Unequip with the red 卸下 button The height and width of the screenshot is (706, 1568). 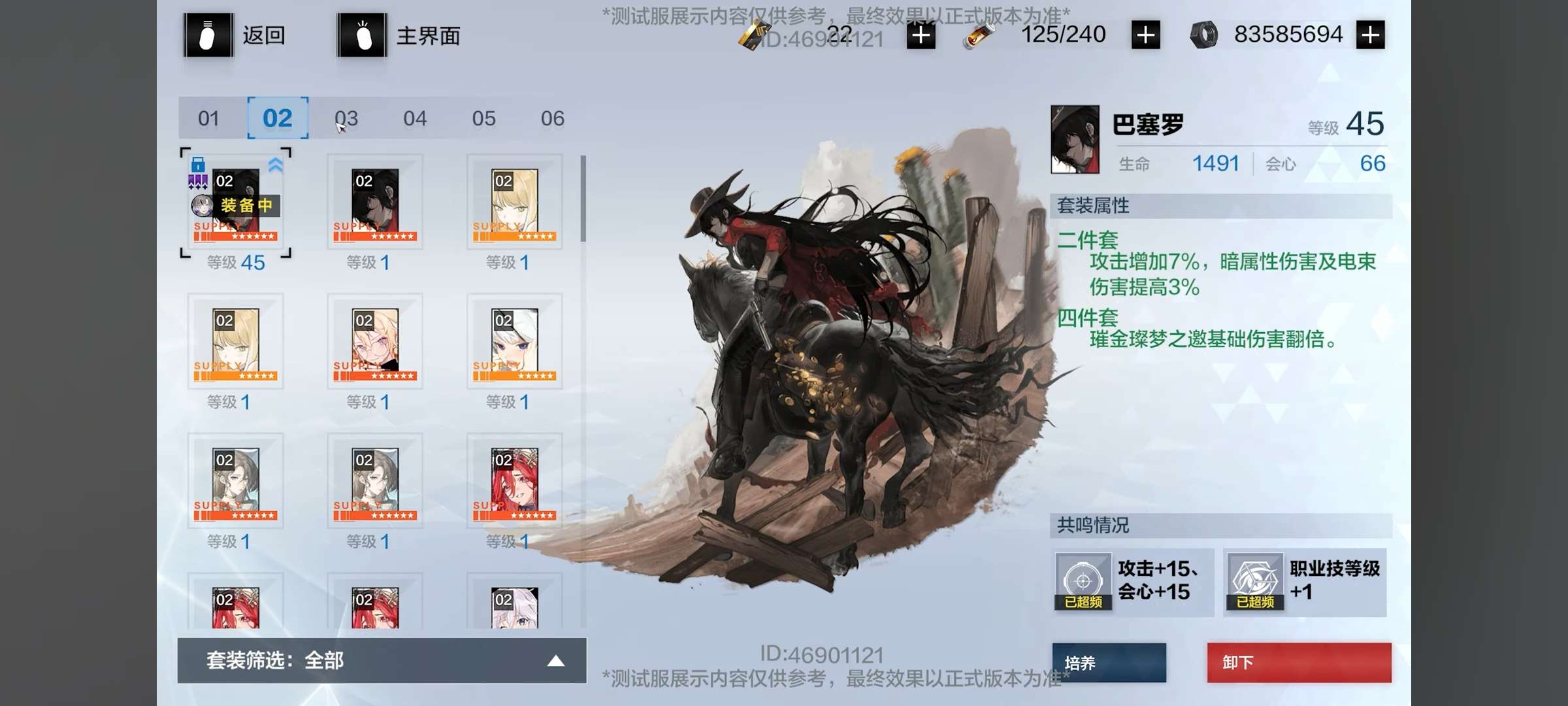1299,663
